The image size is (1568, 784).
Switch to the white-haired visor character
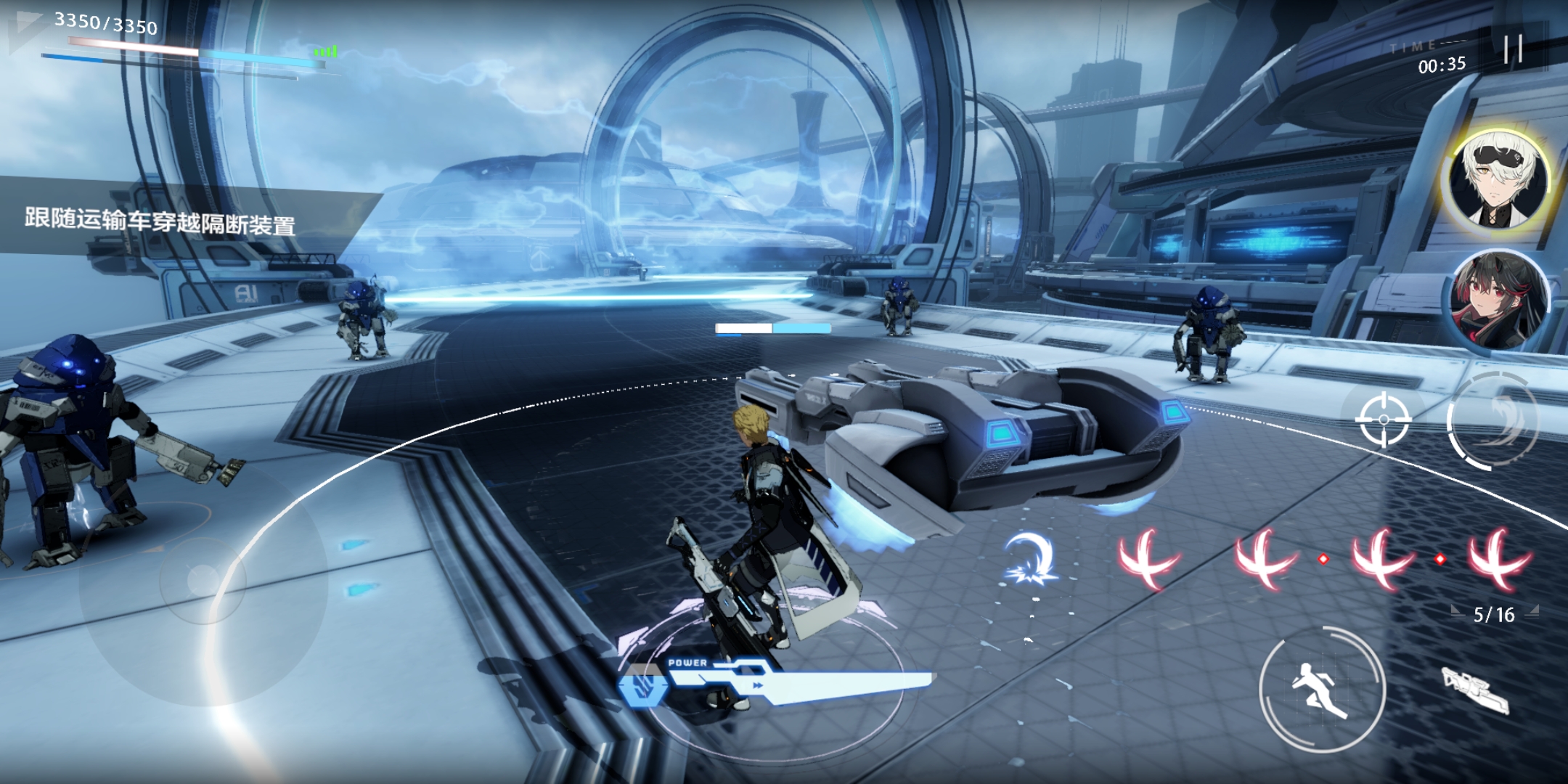pyautogui.click(x=1498, y=179)
